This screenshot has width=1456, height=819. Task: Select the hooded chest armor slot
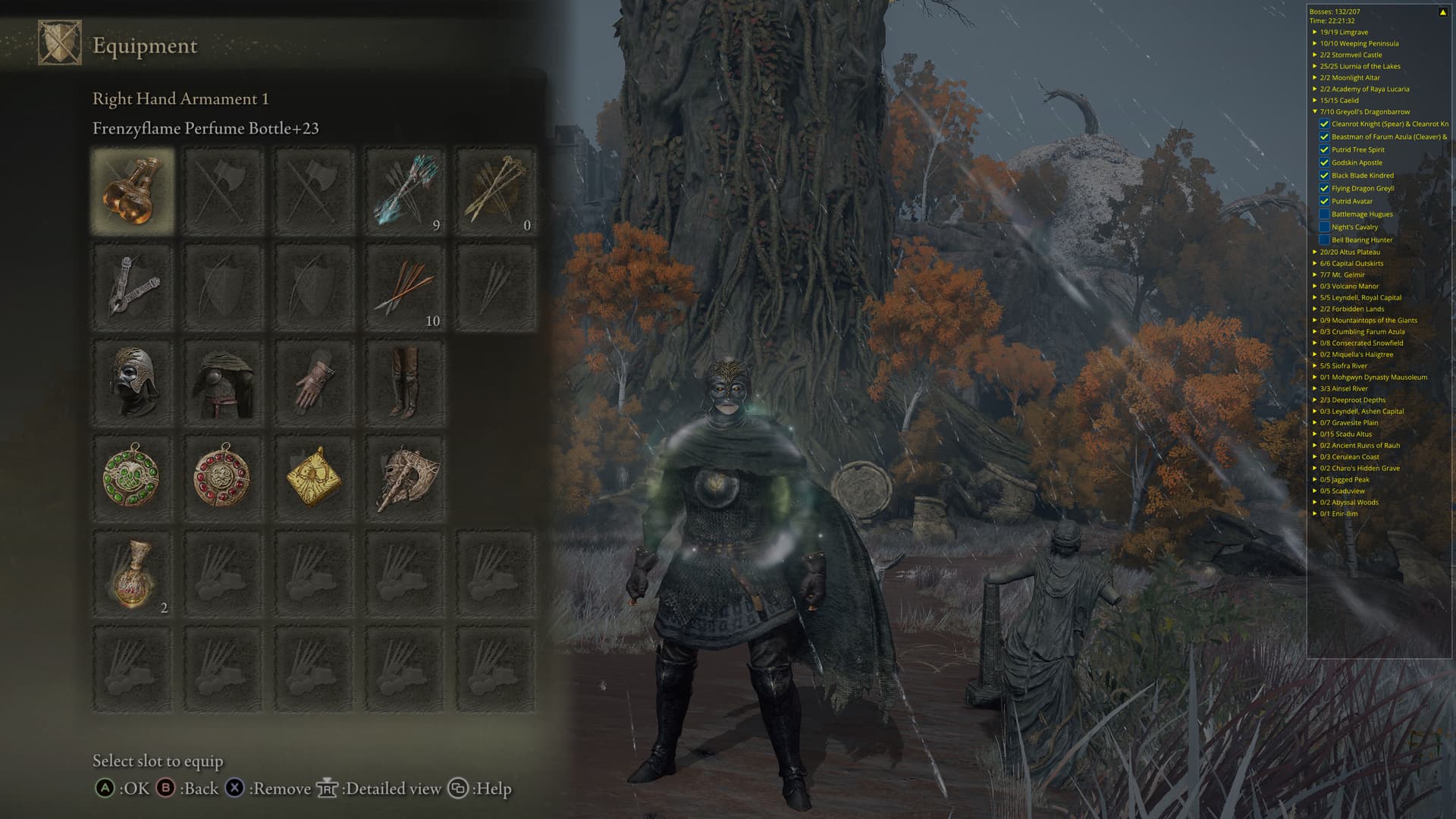[223, 382]
